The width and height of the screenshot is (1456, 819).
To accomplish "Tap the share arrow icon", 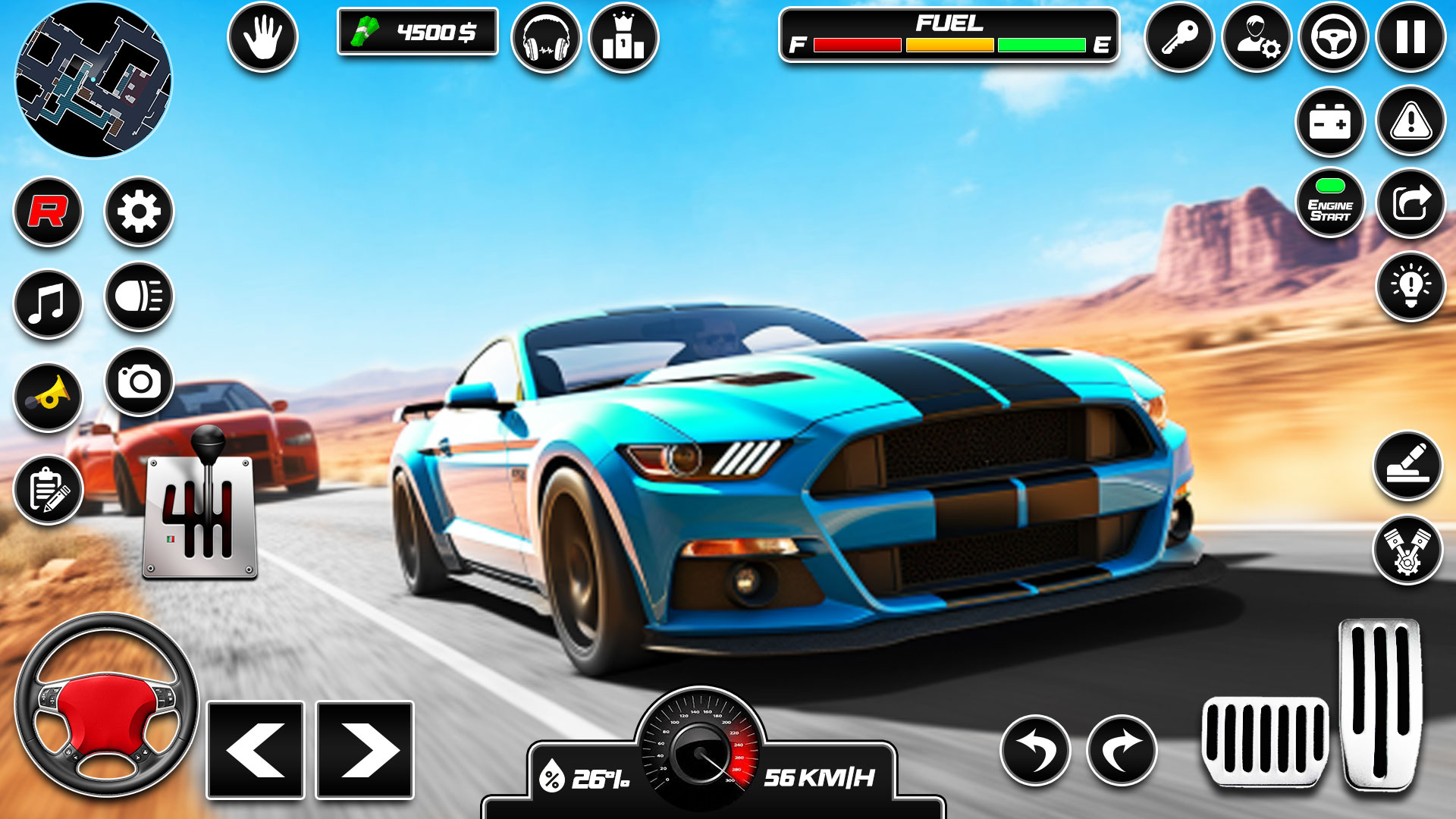I will (x=1409, y=205).
